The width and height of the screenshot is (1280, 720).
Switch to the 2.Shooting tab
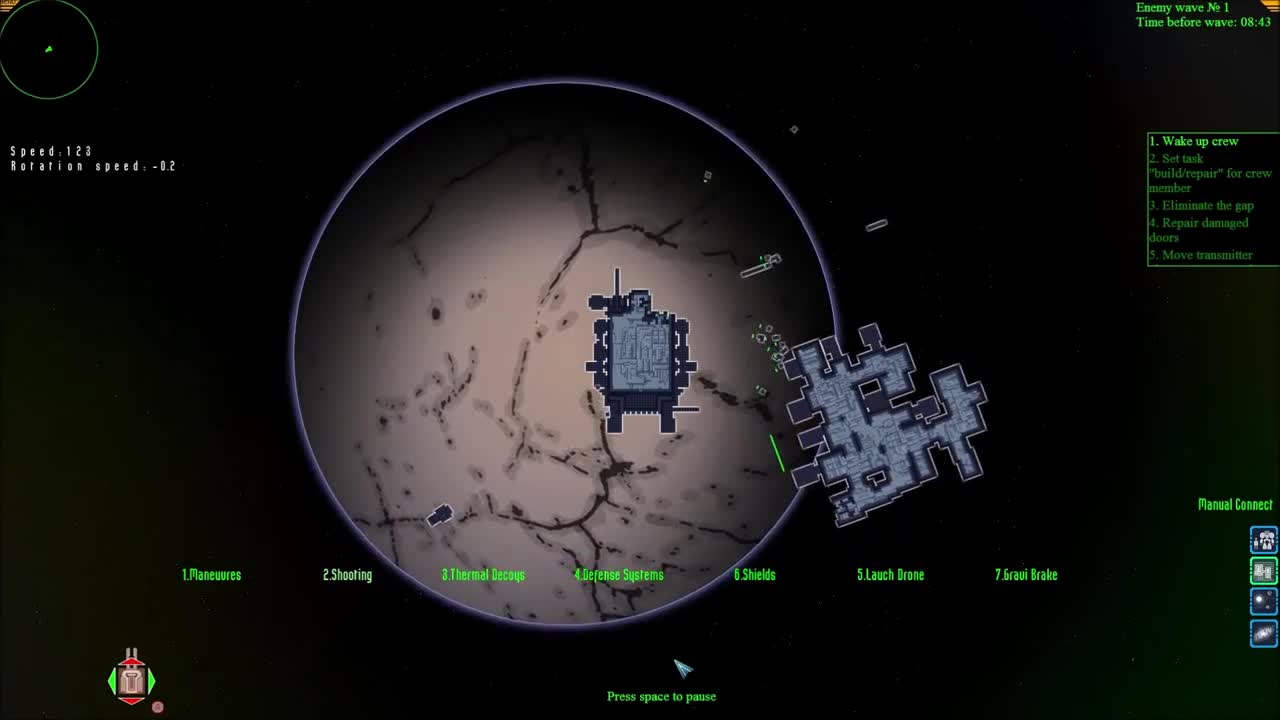click(x=347, y=575)
